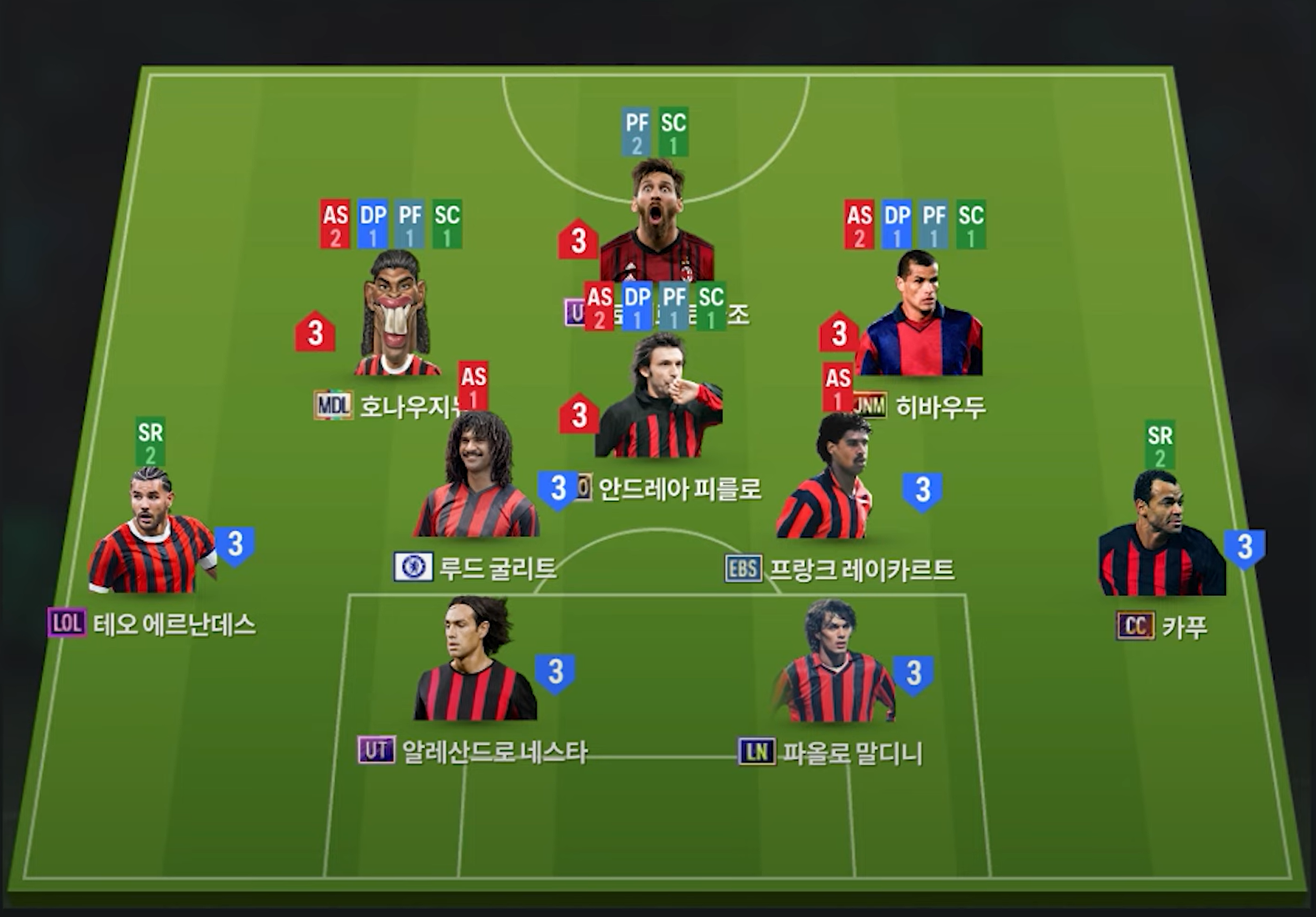Select the shouting bearded striker portrait

pyautogui.click(x=658, y=221)
